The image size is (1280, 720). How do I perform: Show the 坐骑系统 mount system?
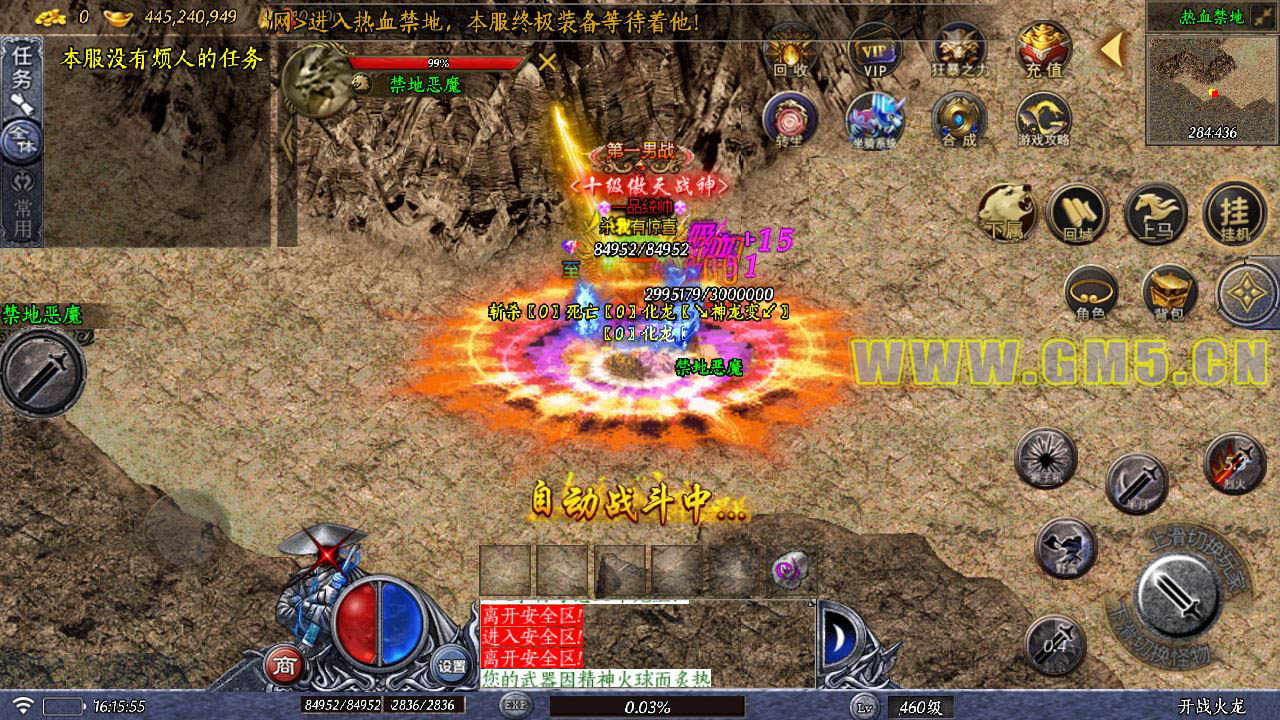coord(875,120)
